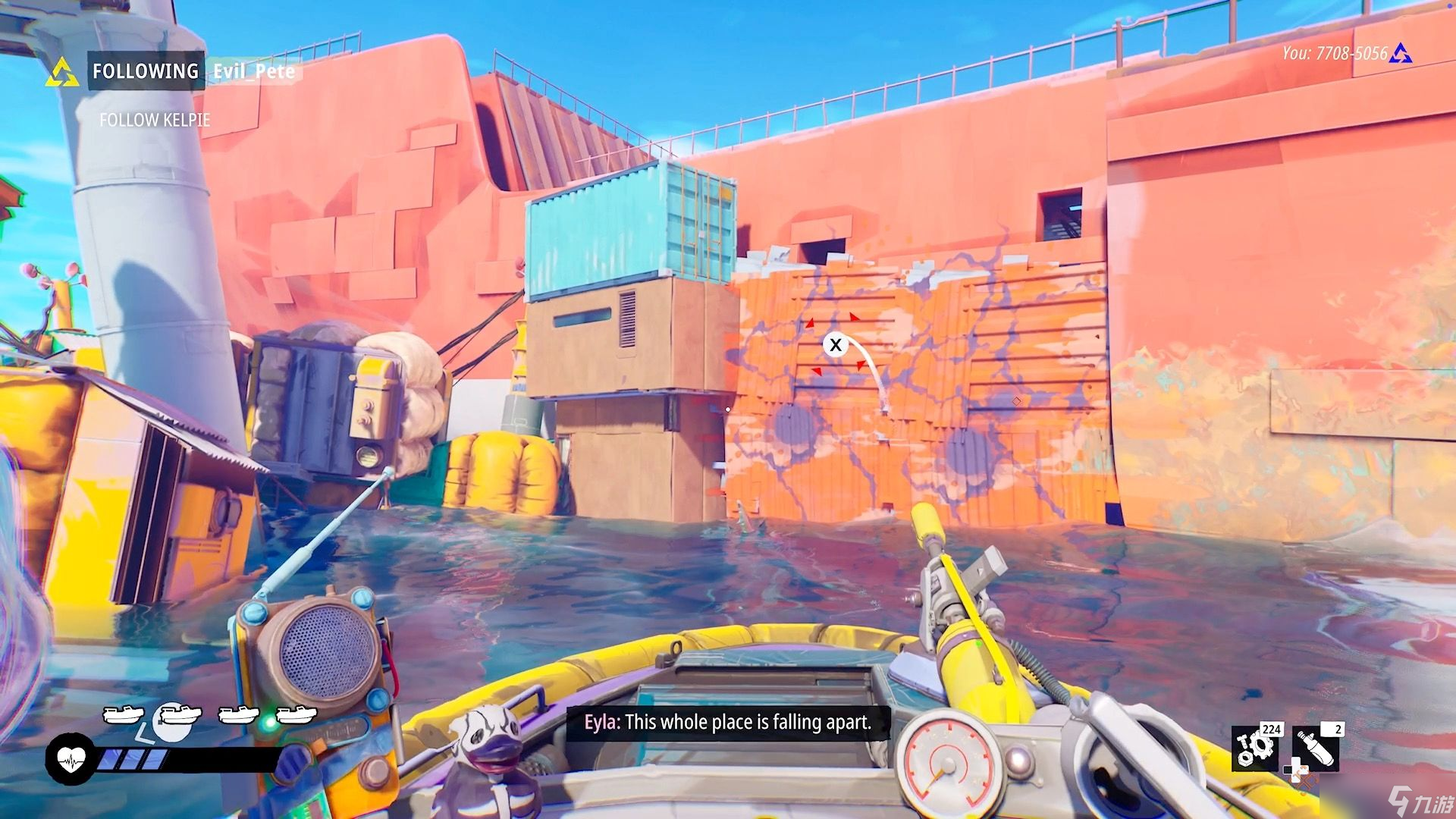Viewport: 1456px width, 819px height.
Task: Click the blue triangle emblem beside your ID
Action: [1401, 54]
